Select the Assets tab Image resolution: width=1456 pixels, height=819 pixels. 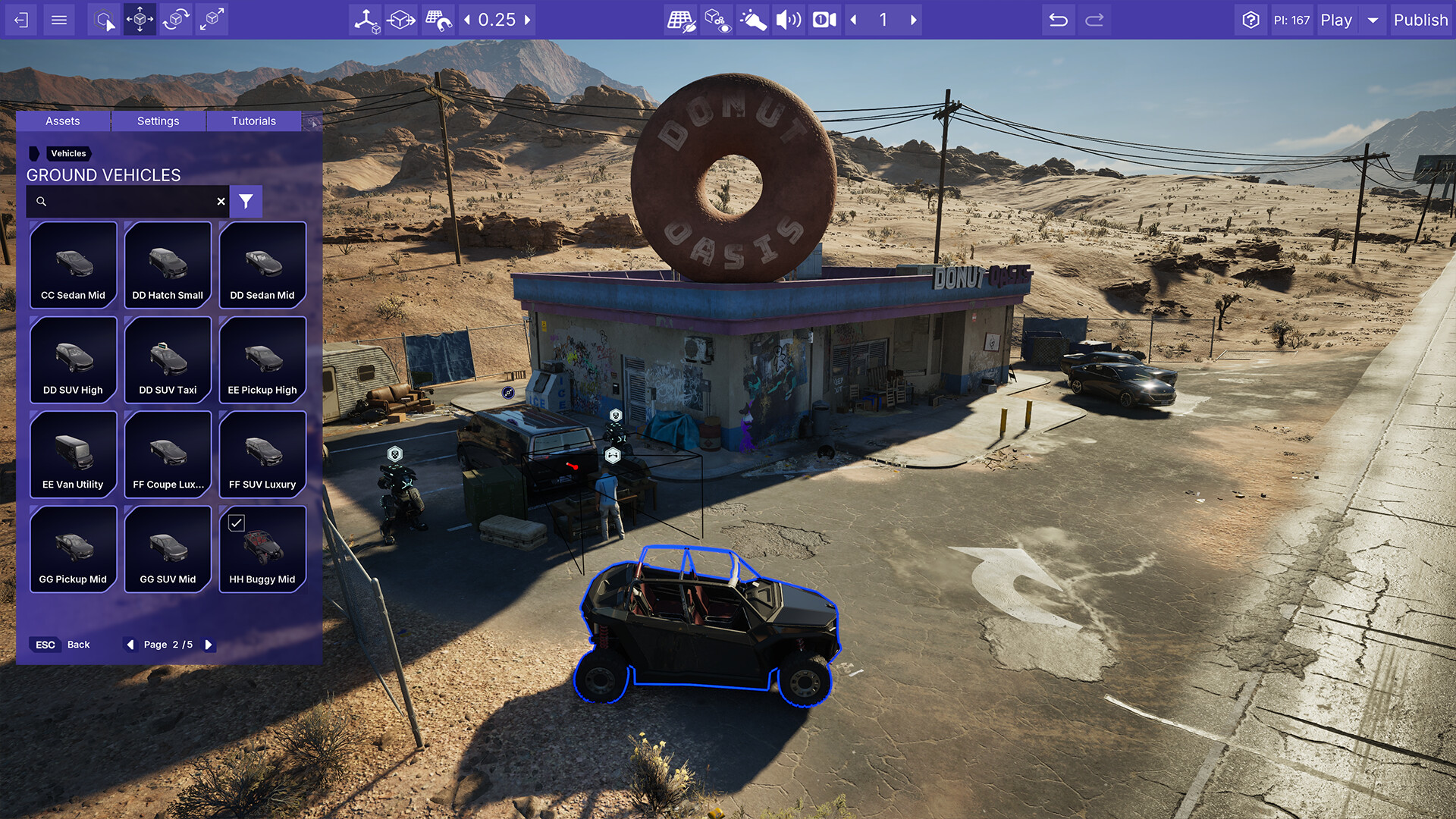(x=62, y=121)
